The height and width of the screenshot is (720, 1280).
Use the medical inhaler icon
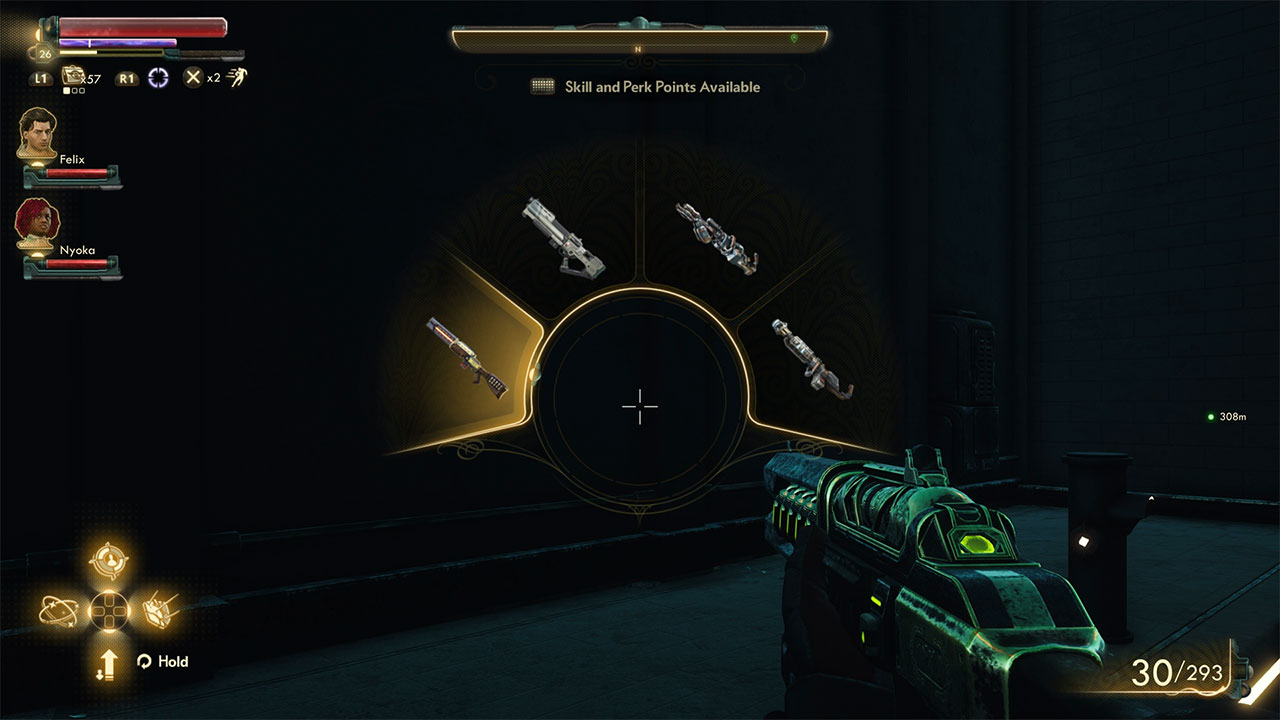click(73, 76)
